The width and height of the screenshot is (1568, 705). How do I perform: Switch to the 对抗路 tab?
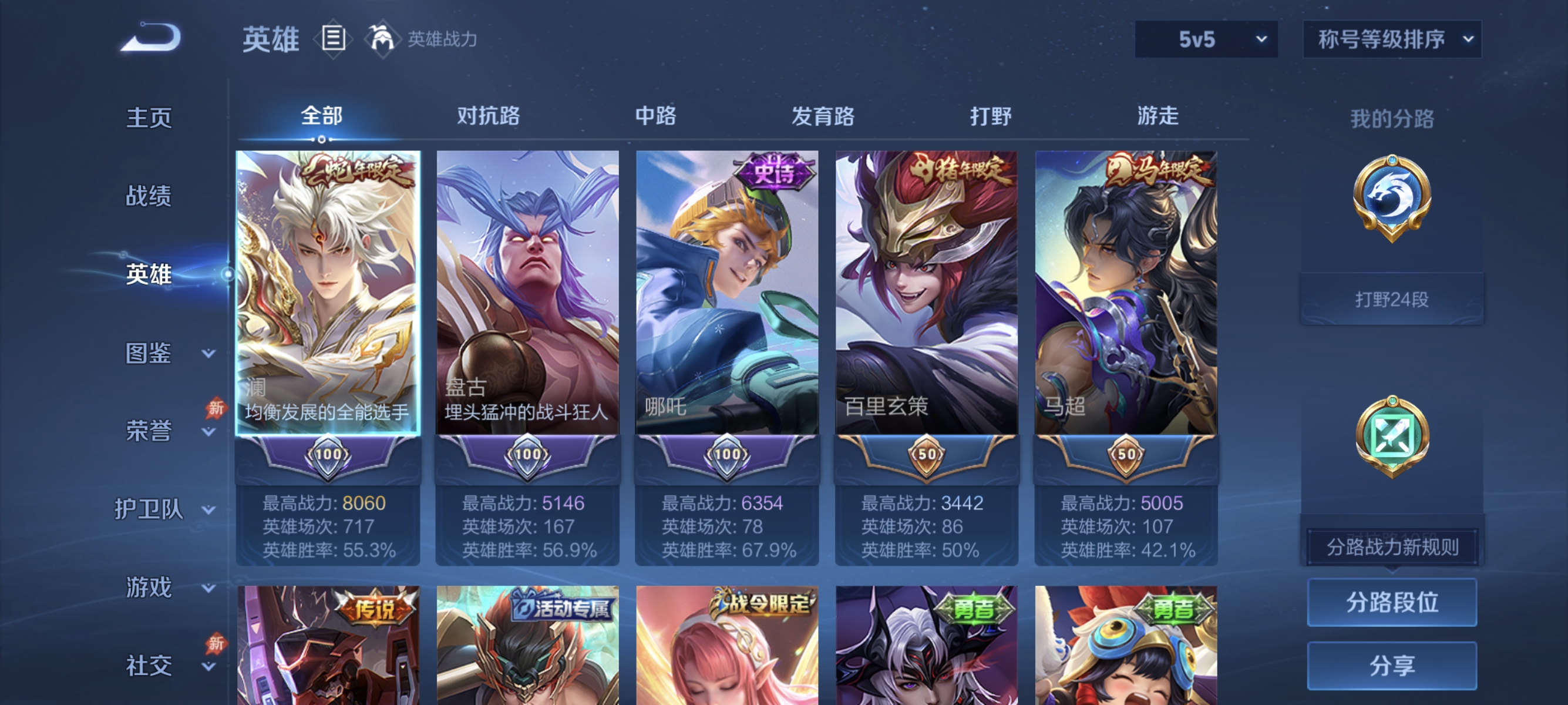[488, 117]
